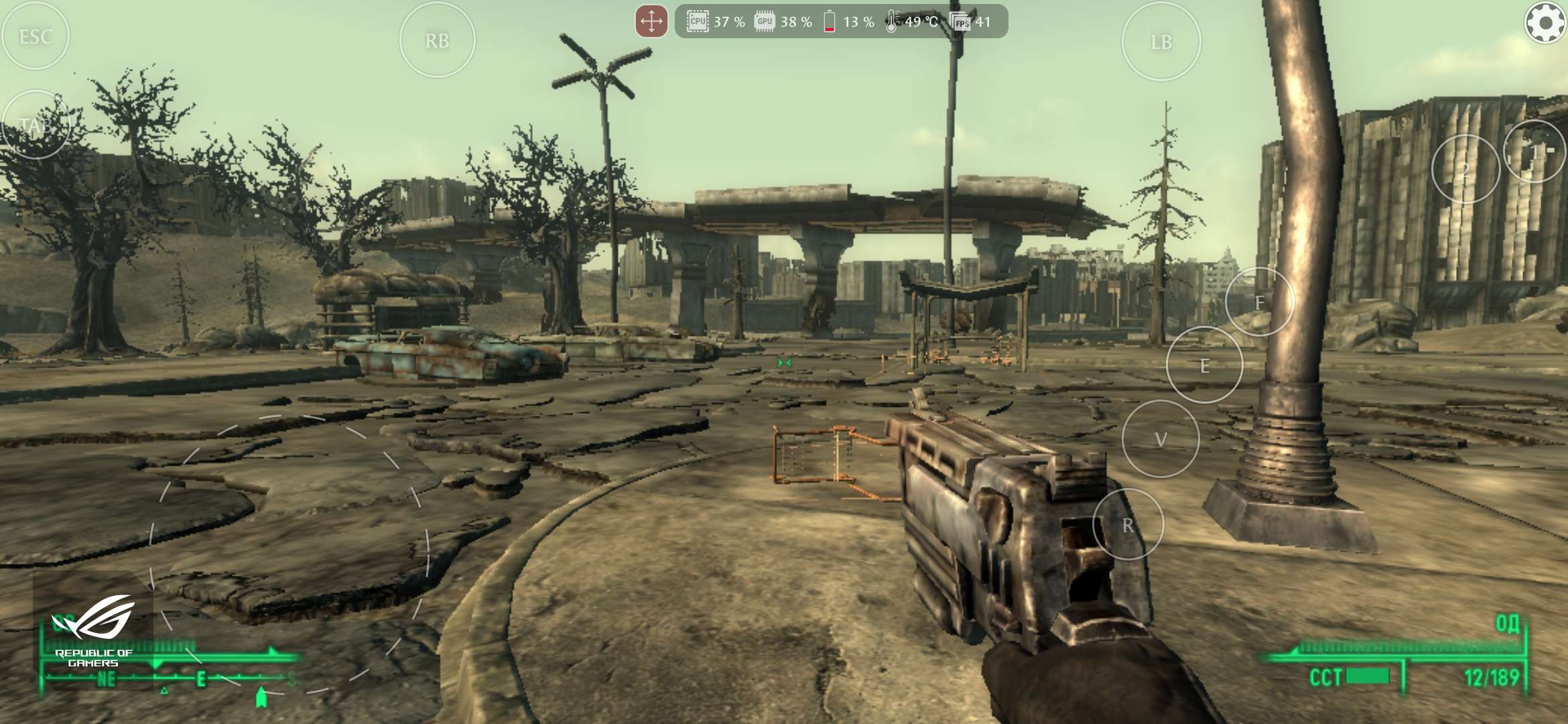
Task: Activate the RB on-screen button
Action: 437,41
